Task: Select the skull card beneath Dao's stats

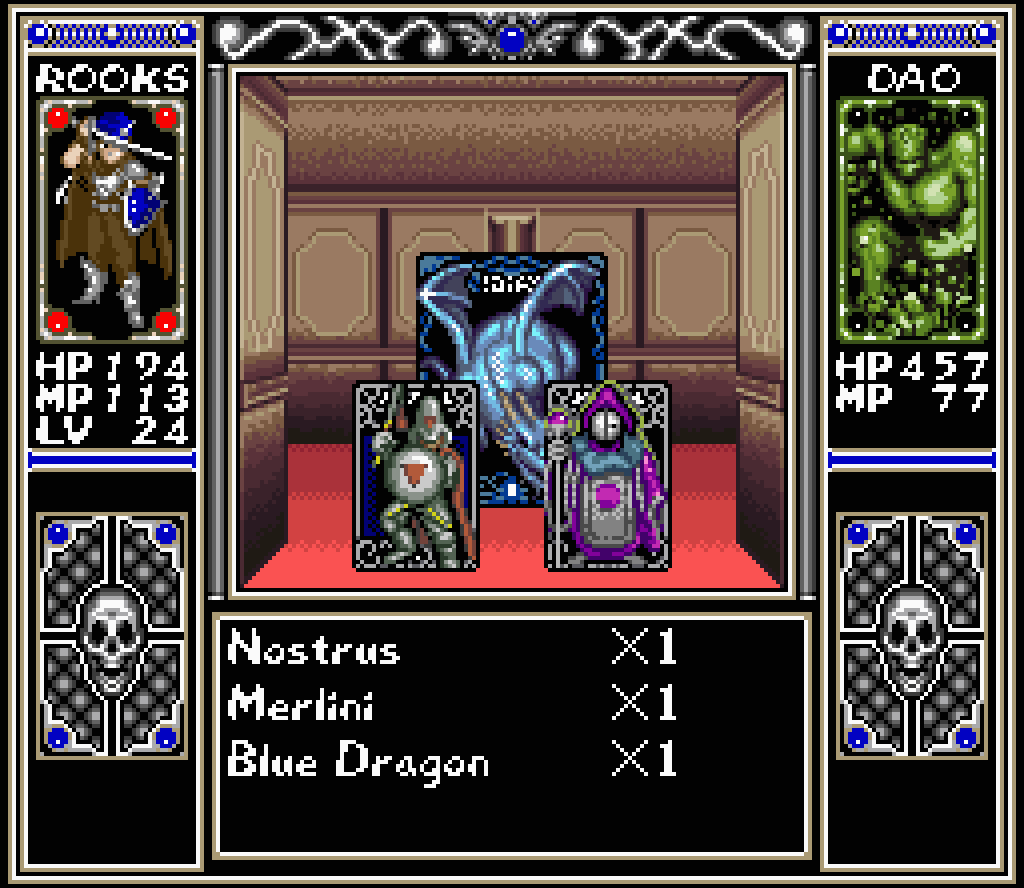Action: pyautogui.click(x=912, y=633)
